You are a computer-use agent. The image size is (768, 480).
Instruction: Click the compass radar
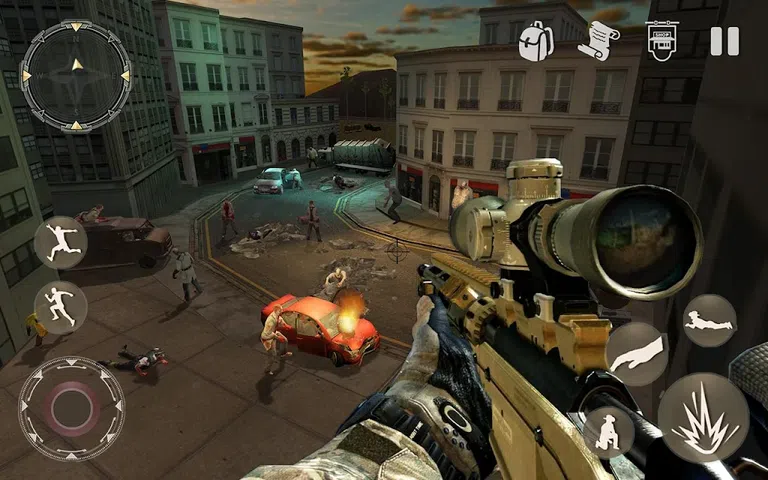click(x=75, y=75)
